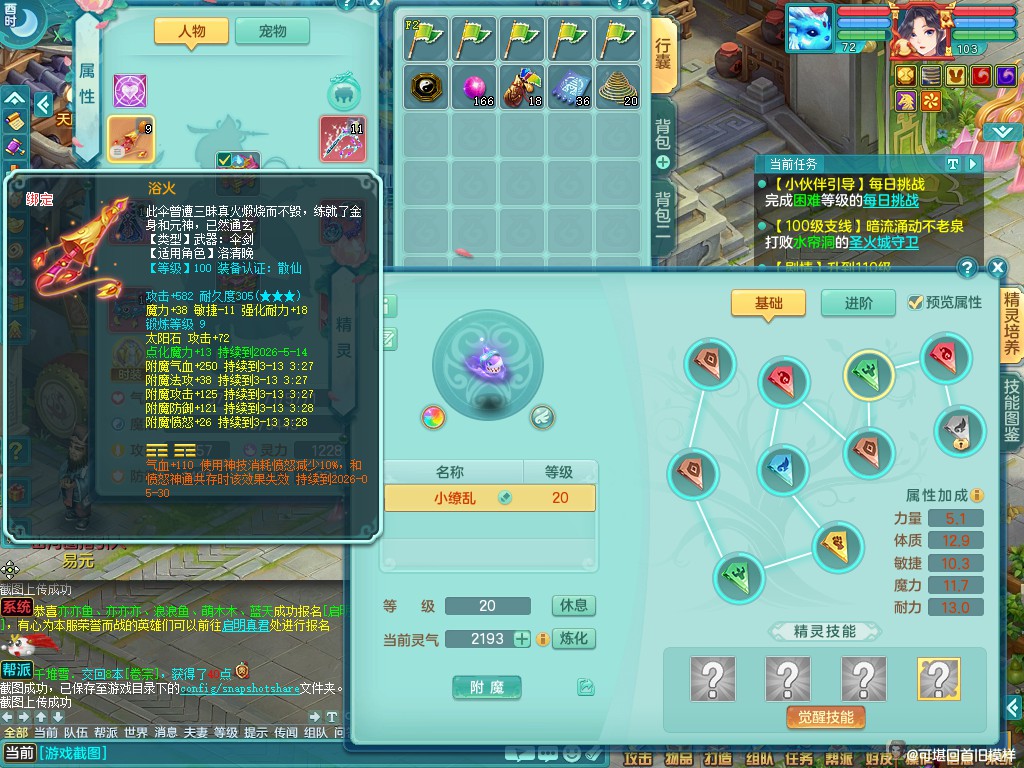The height and width of the screenshot is (768, 1024).
Task: Click the 炼化 refine button
Action: 573,638
